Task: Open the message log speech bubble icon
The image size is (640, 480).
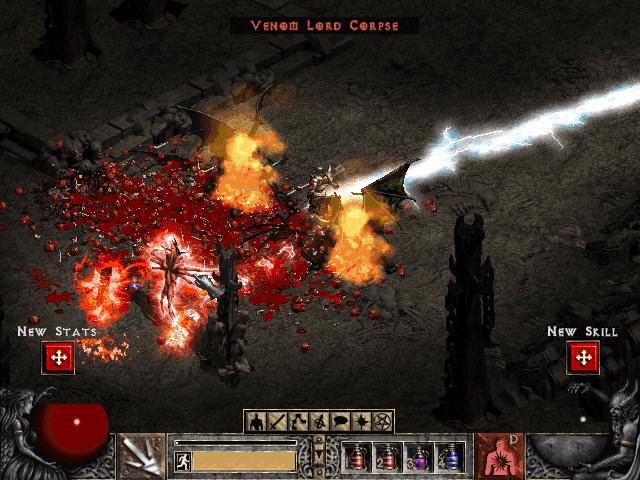Action: [341, 421]
